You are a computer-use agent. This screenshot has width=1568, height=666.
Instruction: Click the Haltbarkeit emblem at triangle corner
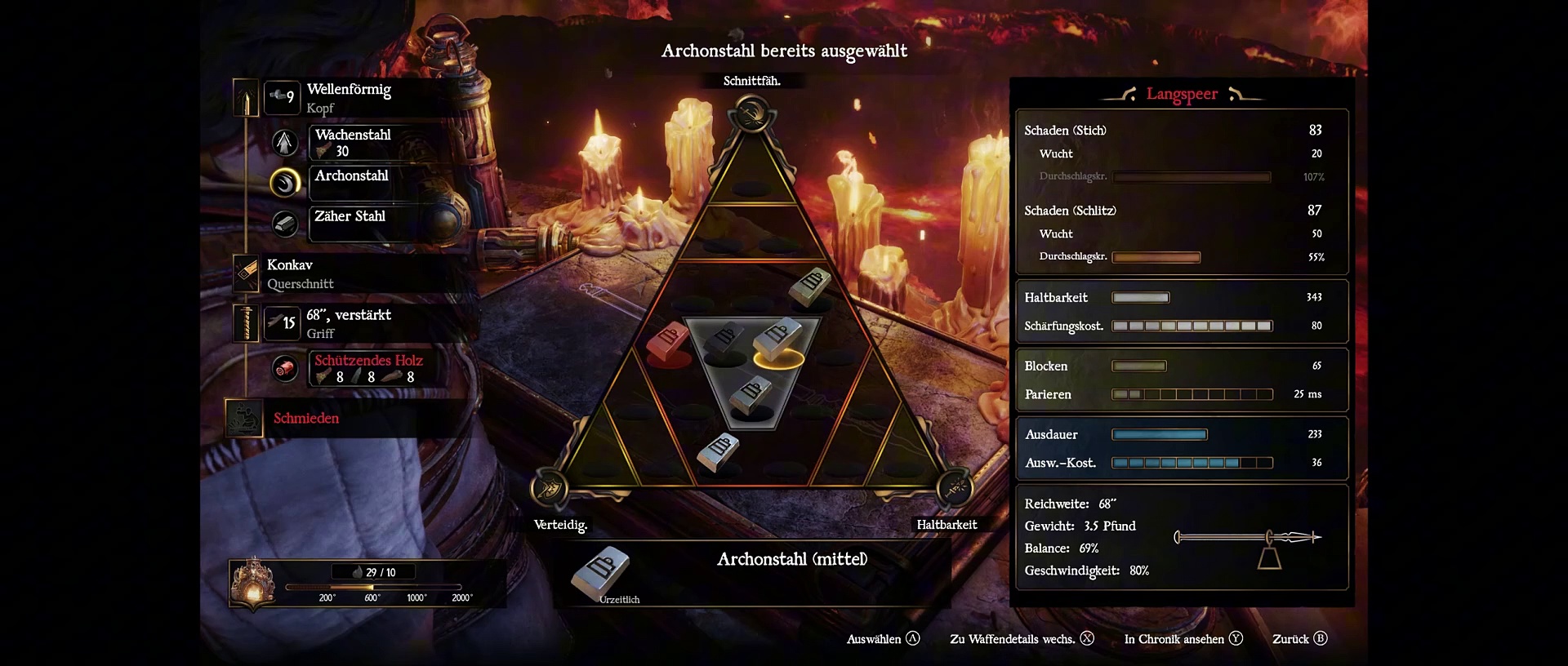[953, 489]
